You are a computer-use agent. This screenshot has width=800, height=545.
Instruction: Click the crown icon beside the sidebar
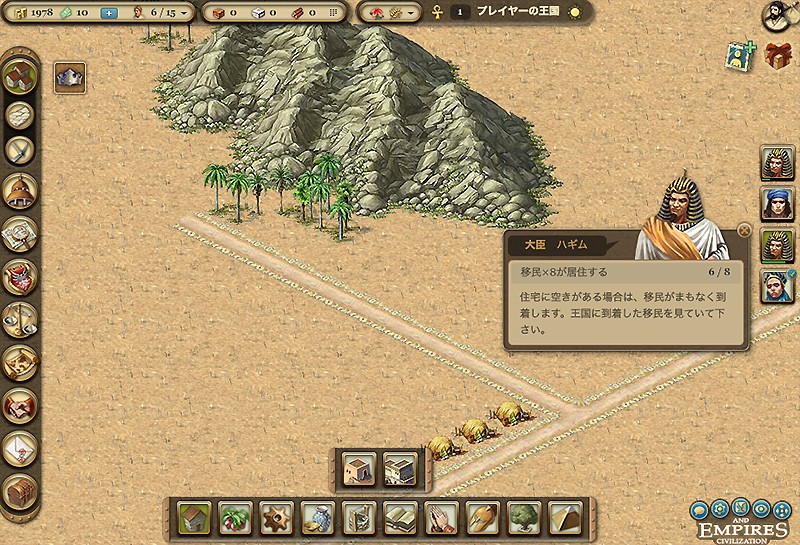[69, 75]
